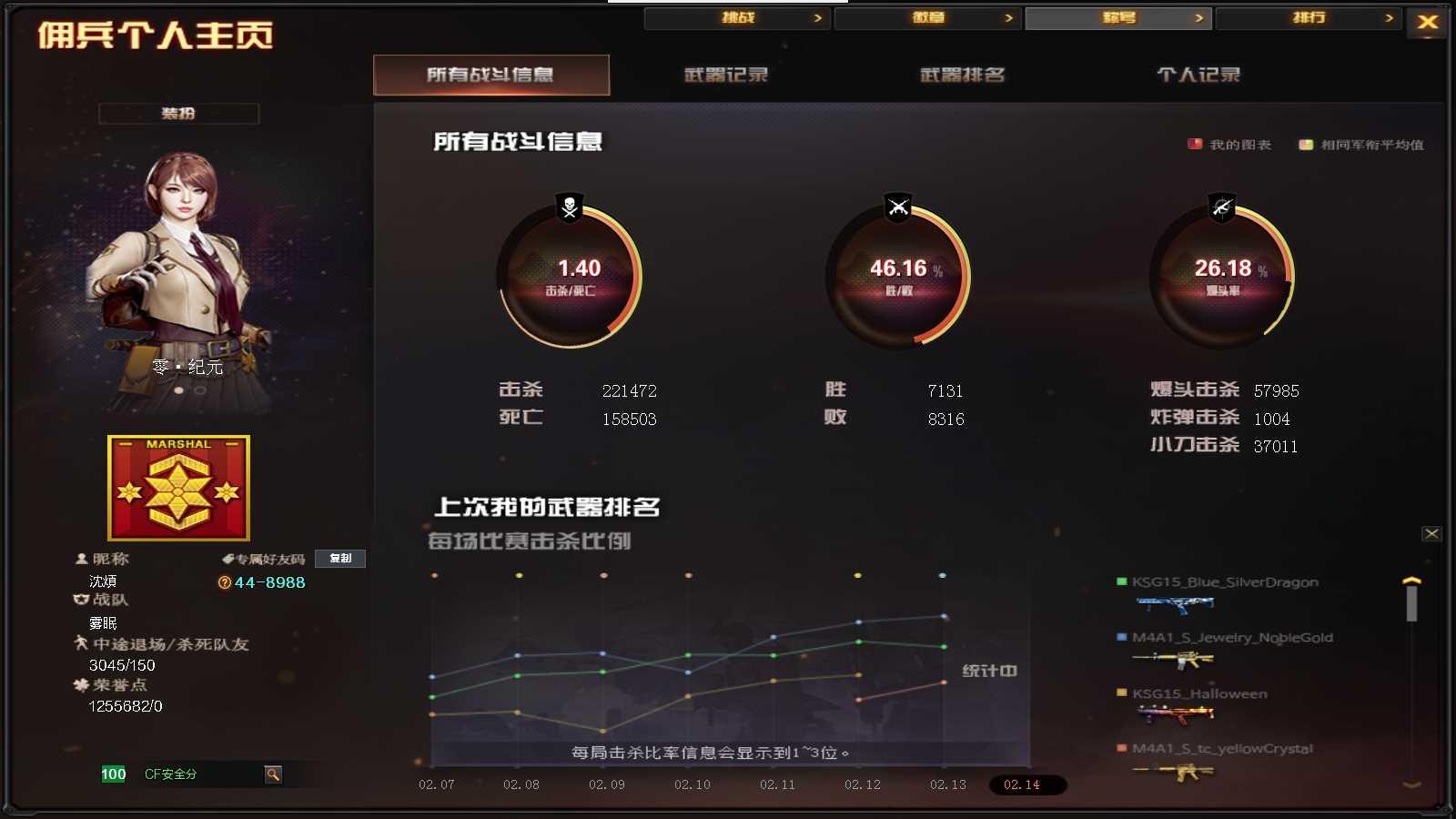
Task: Click the 复制 copy button
Action: pyautogui.click(x=340, y=559)
